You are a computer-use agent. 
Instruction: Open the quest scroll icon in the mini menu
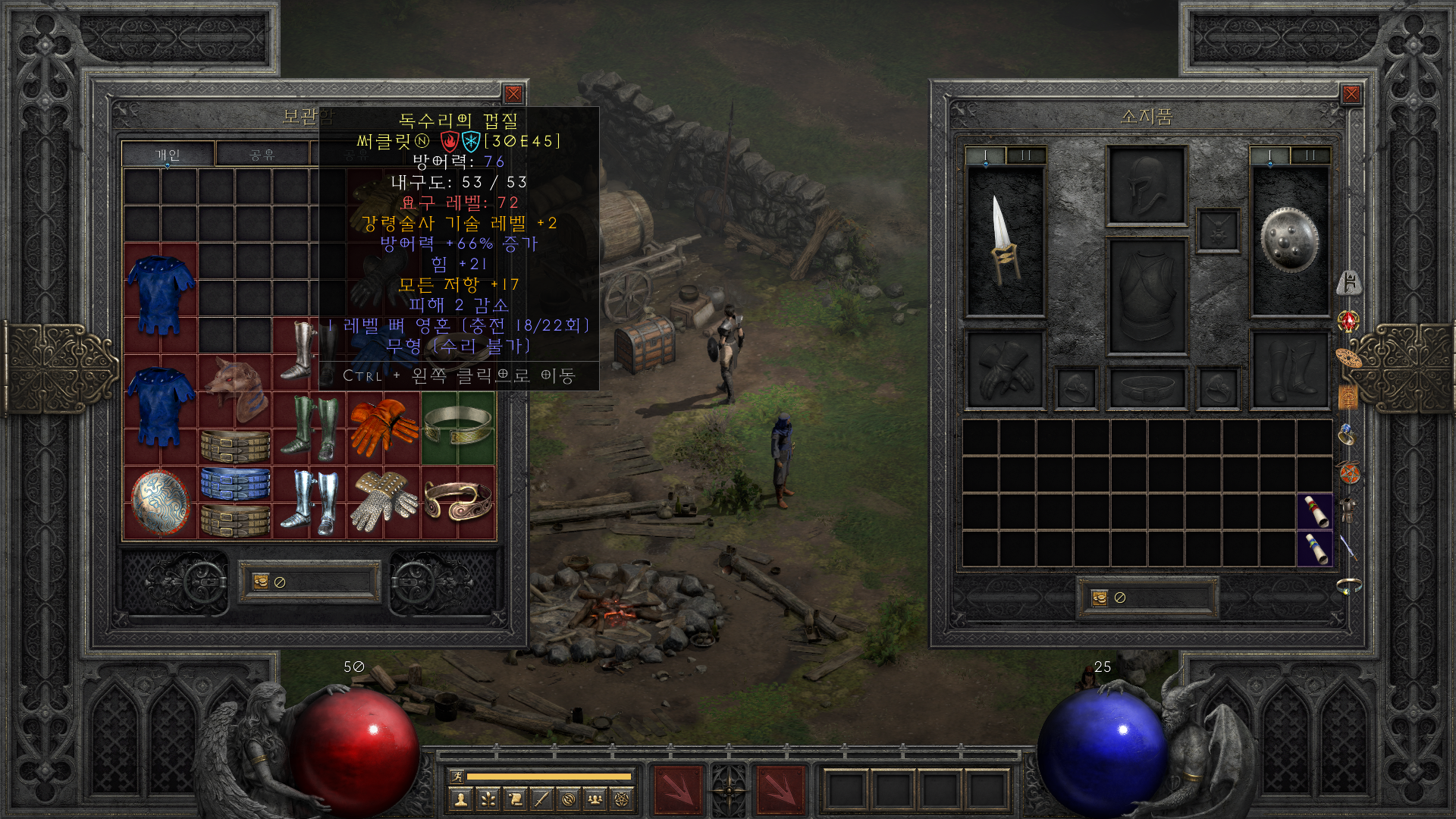click(x=515, y=799)
